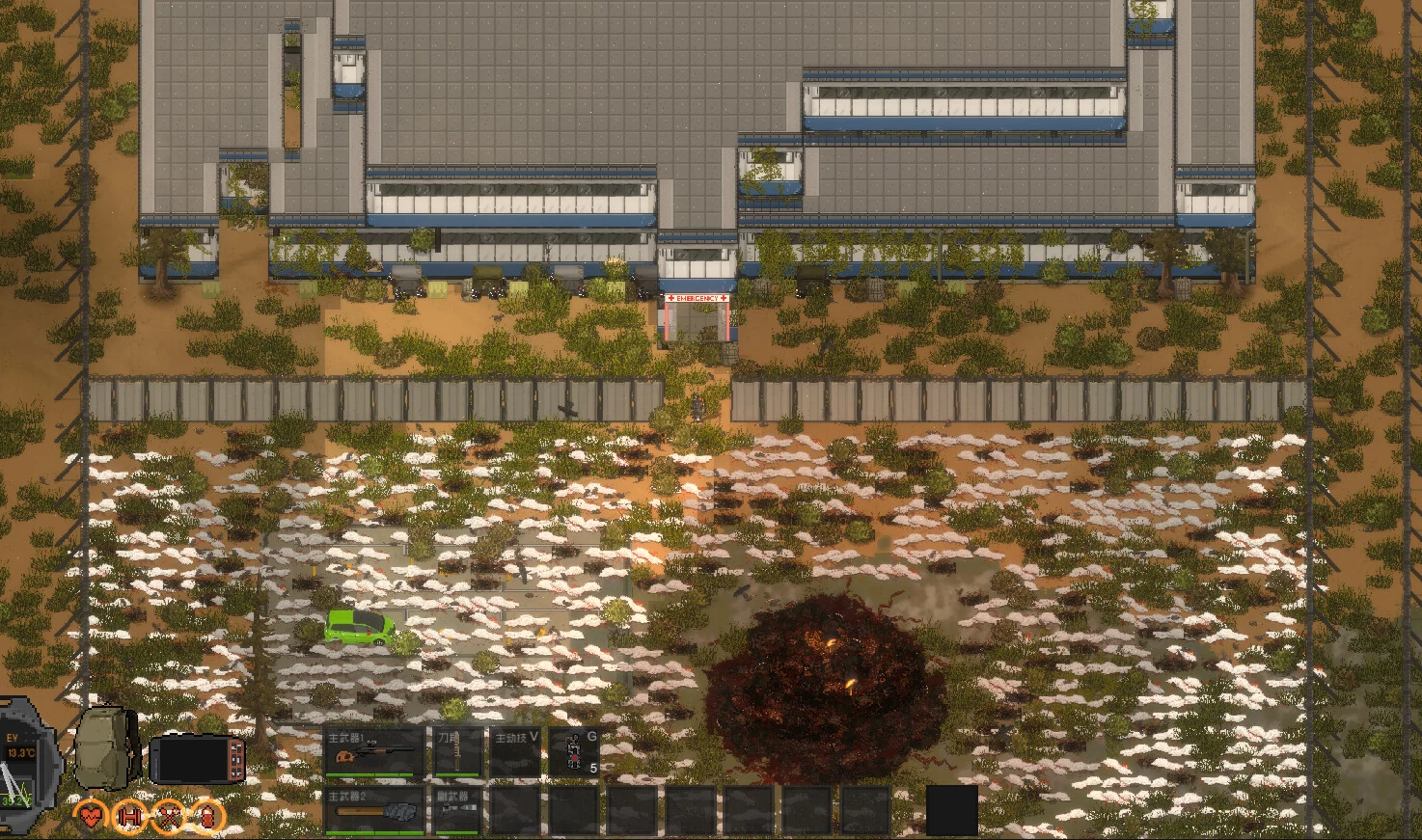The height and width of the screenshot is (840, 1422).
Task: Use the G grenade slot
Action: tap(575, 752)
